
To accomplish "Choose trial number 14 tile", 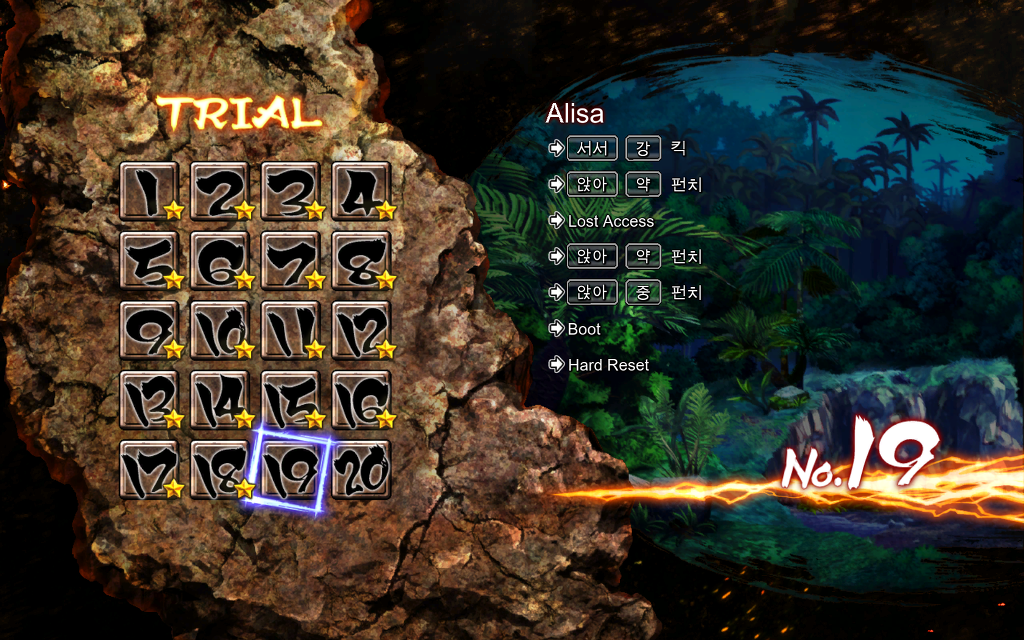I will pos(220,400).
